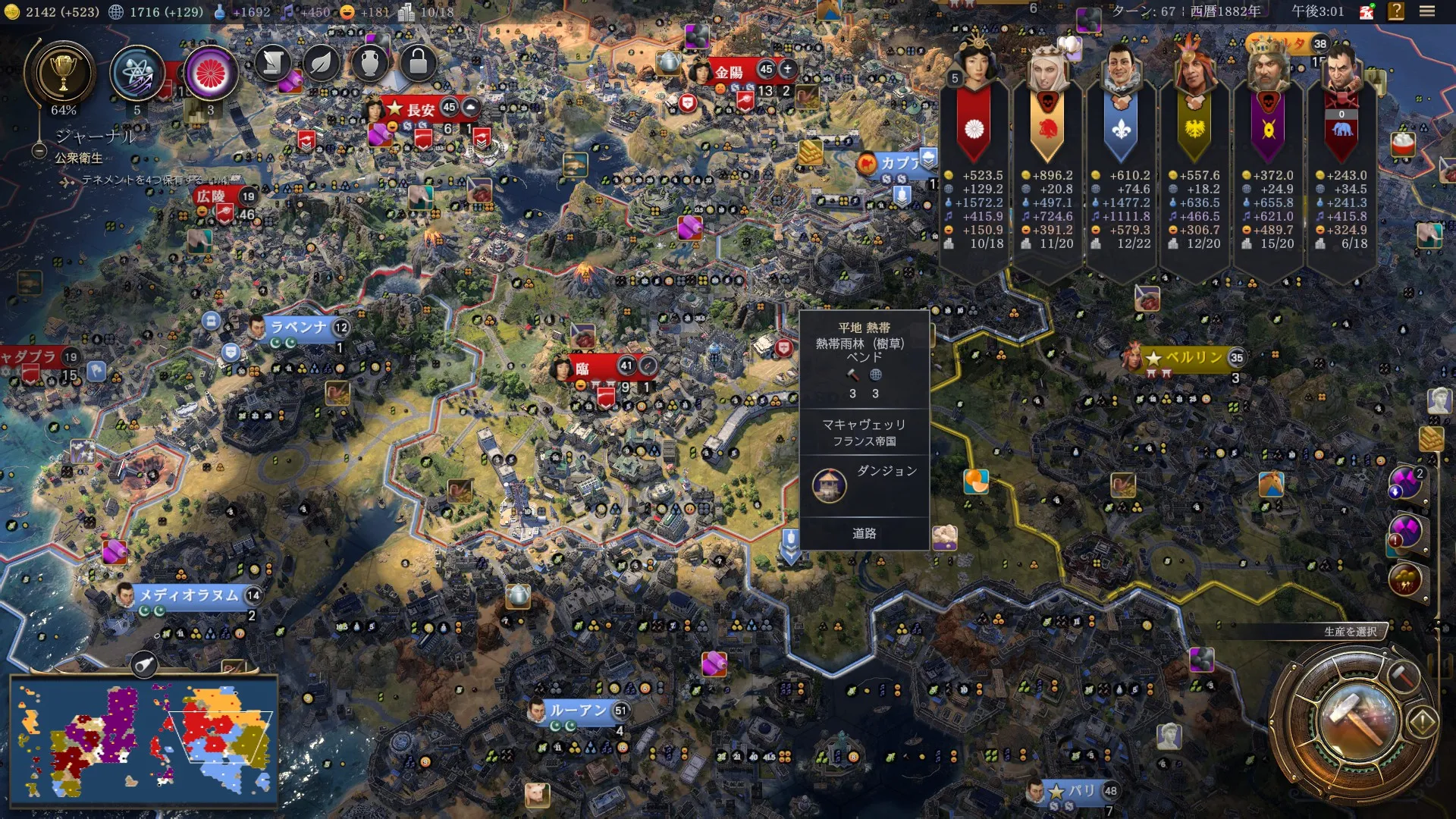Open the hamburger main menu
1456x819 pixels.
pyautogui.click(x=1427, y=11)
